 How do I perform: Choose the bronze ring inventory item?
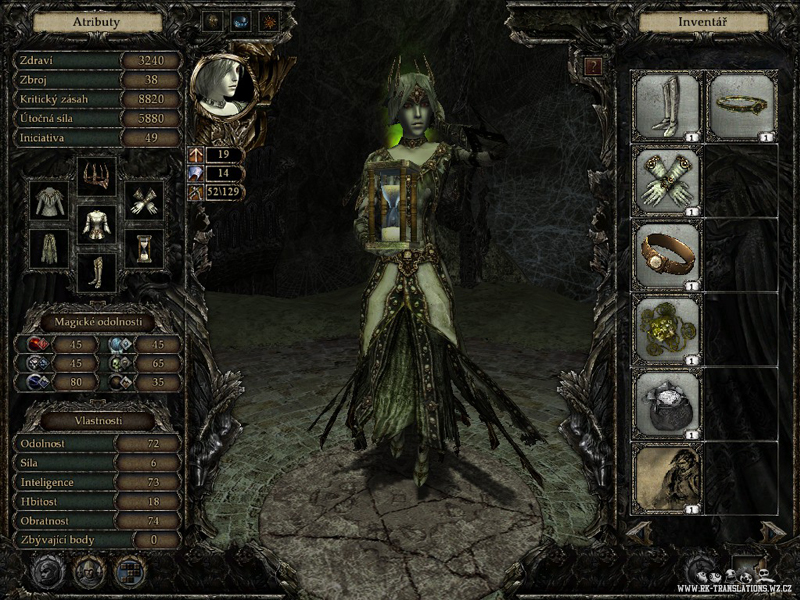pos(667,255)
